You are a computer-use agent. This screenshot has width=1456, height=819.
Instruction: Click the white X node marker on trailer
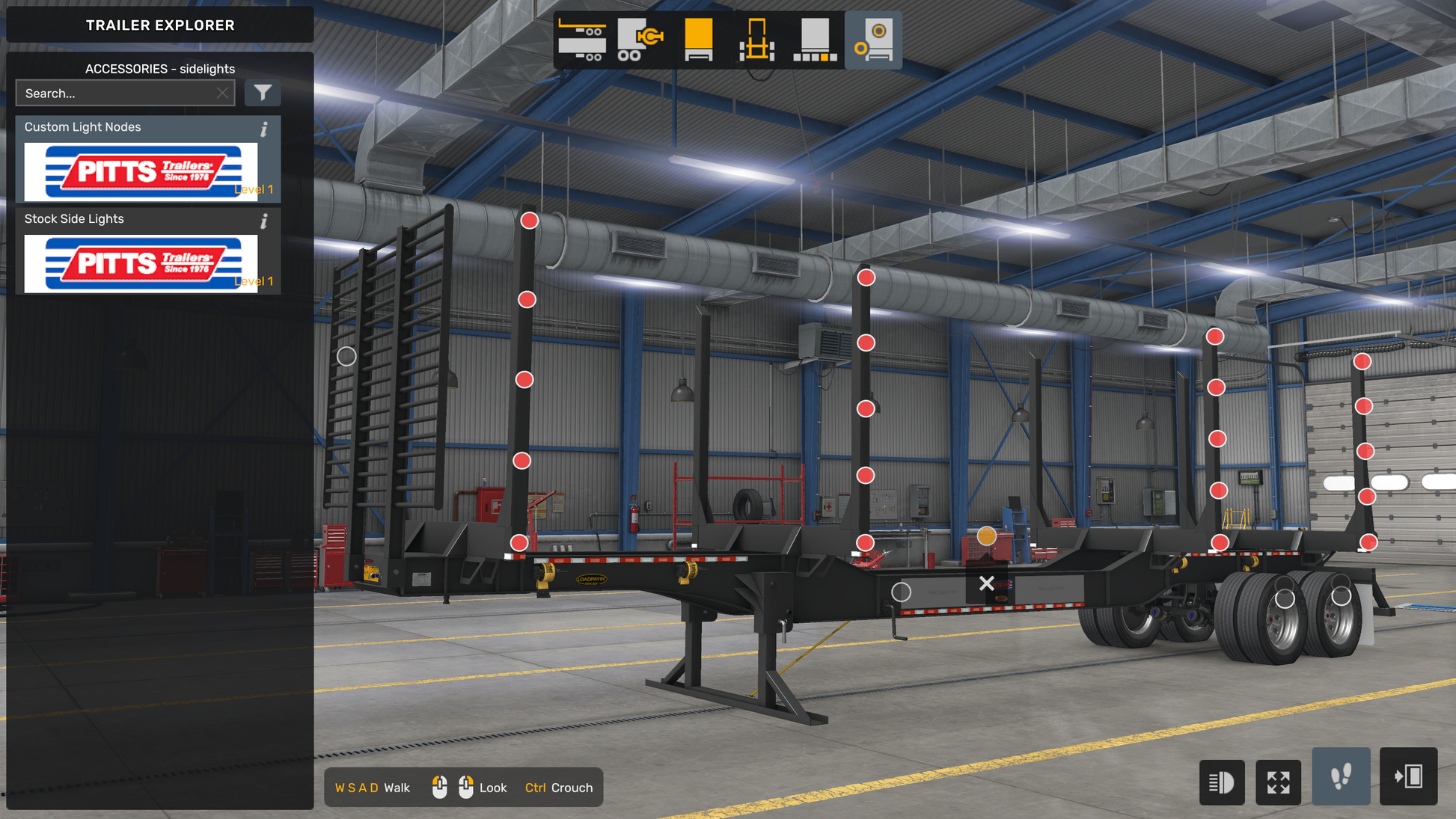[x=987, y=583]
